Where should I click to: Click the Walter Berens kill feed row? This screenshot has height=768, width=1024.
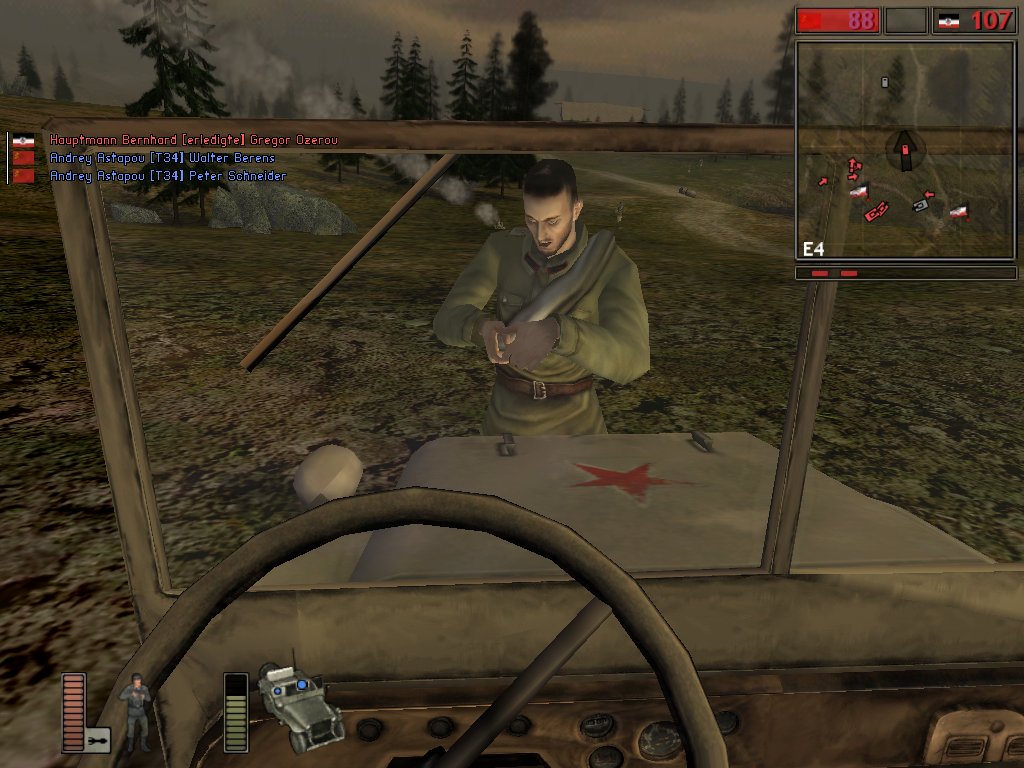point(162,158)
